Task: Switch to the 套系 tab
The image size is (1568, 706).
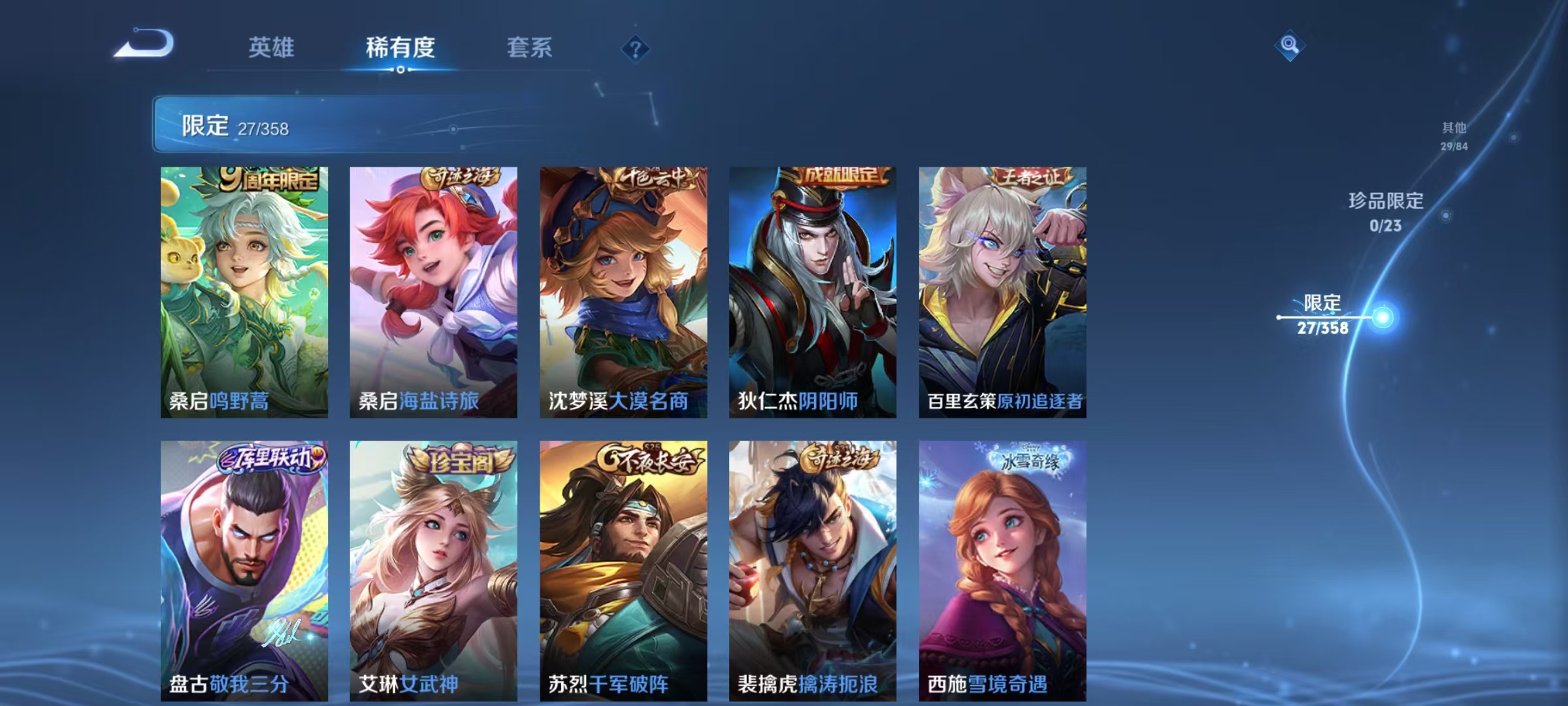Action: point(530,48)
